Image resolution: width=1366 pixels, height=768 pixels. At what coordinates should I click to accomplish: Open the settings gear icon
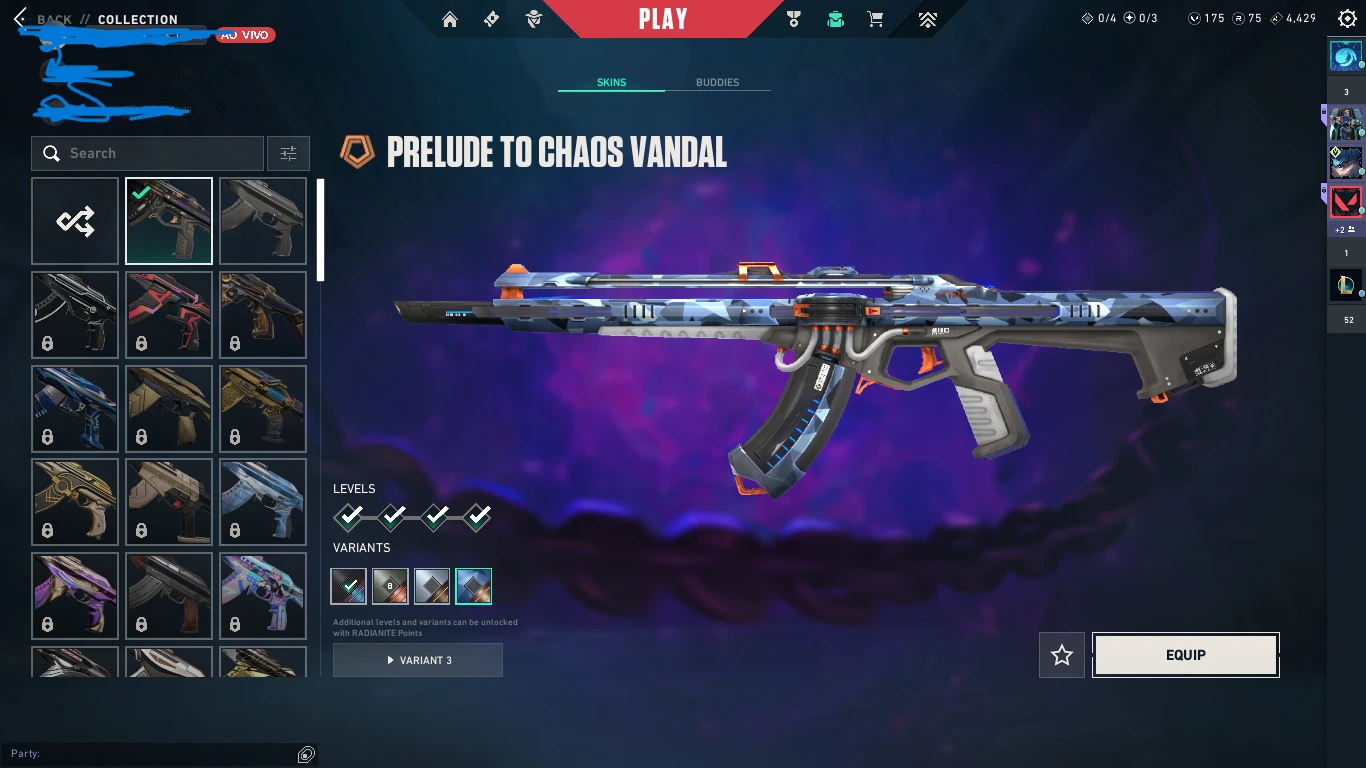[1346, 19]
